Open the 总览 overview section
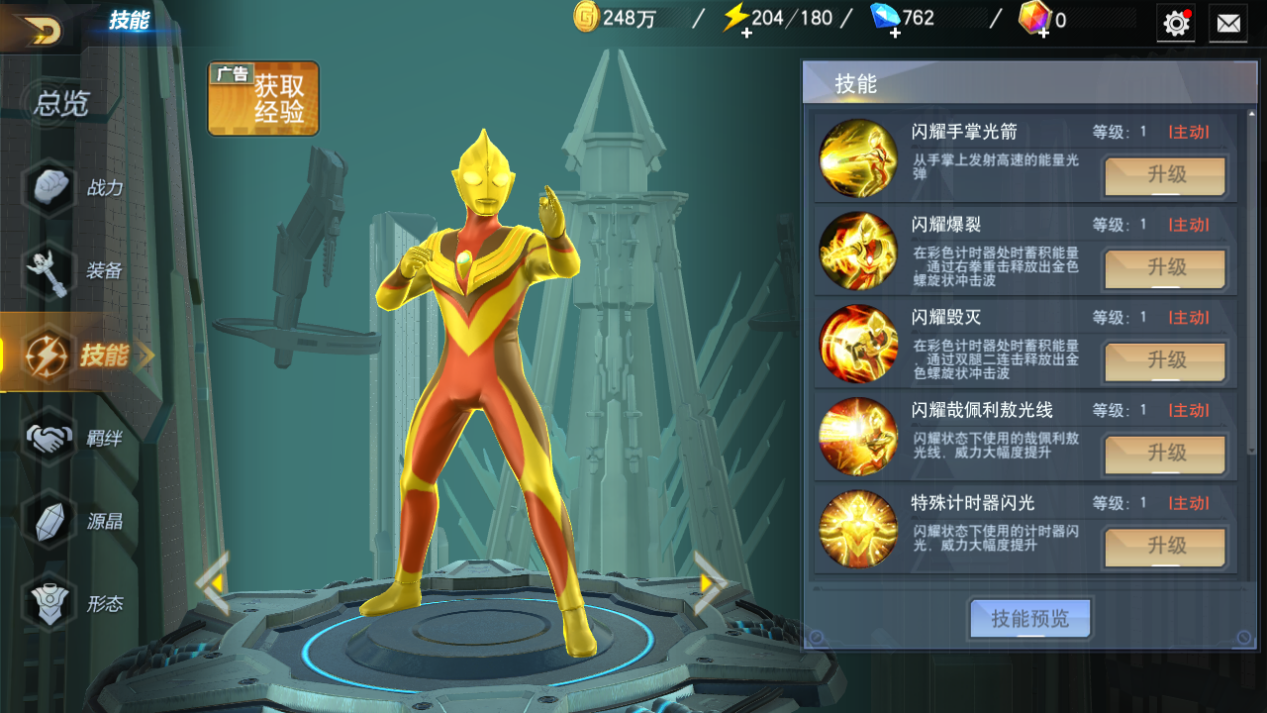This screenshot has height=713, width=1267. point(62,103)
